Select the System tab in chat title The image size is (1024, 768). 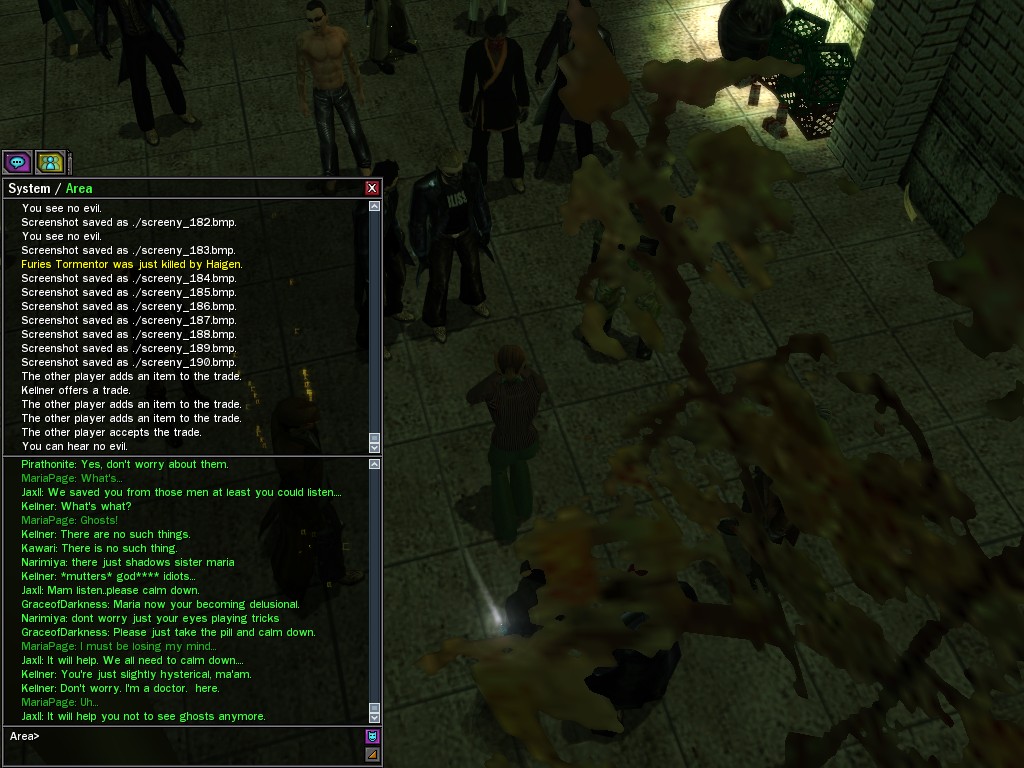pos(29,188)
